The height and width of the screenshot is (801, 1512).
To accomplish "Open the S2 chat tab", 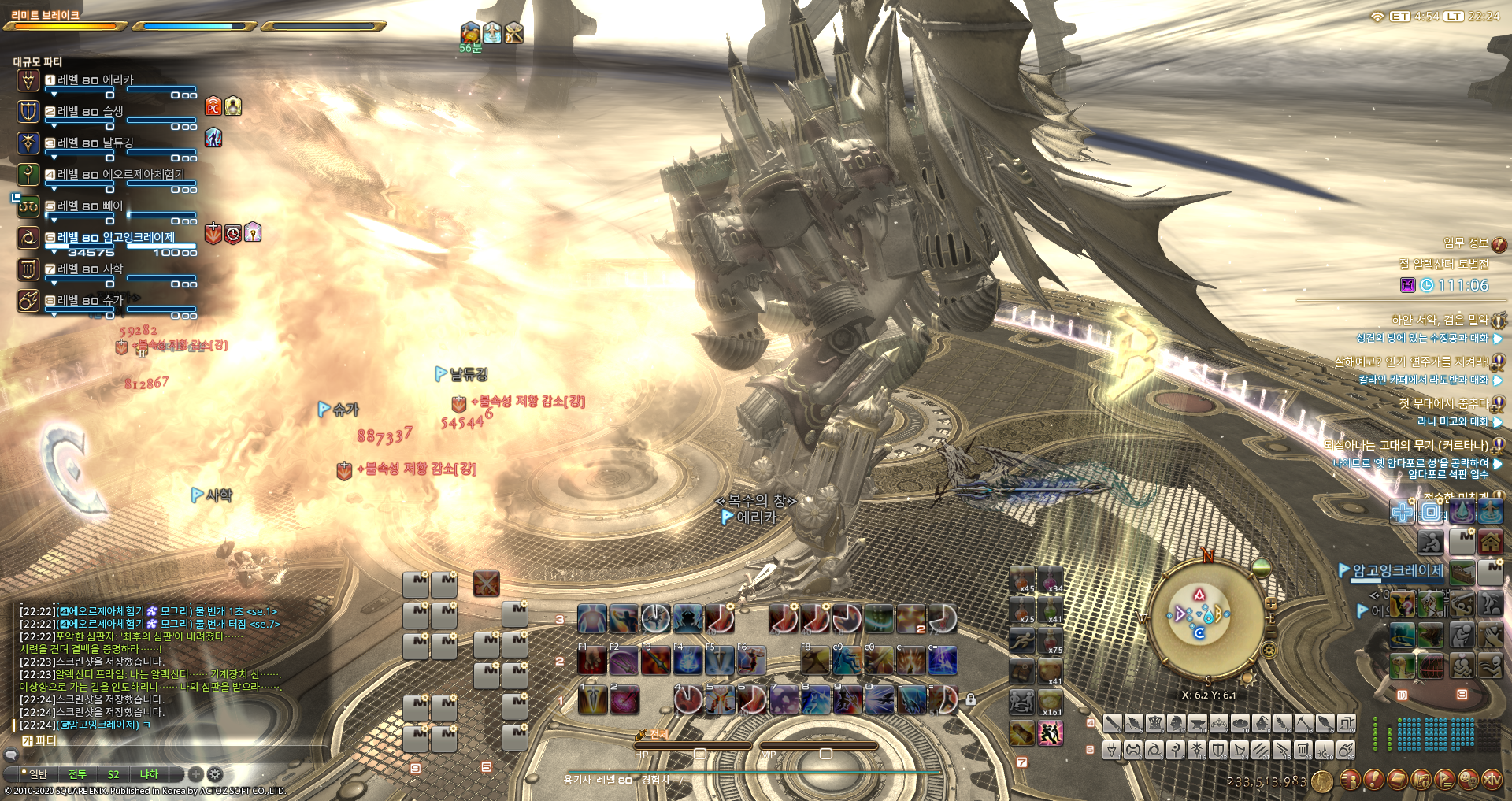I will coord(113,774).
